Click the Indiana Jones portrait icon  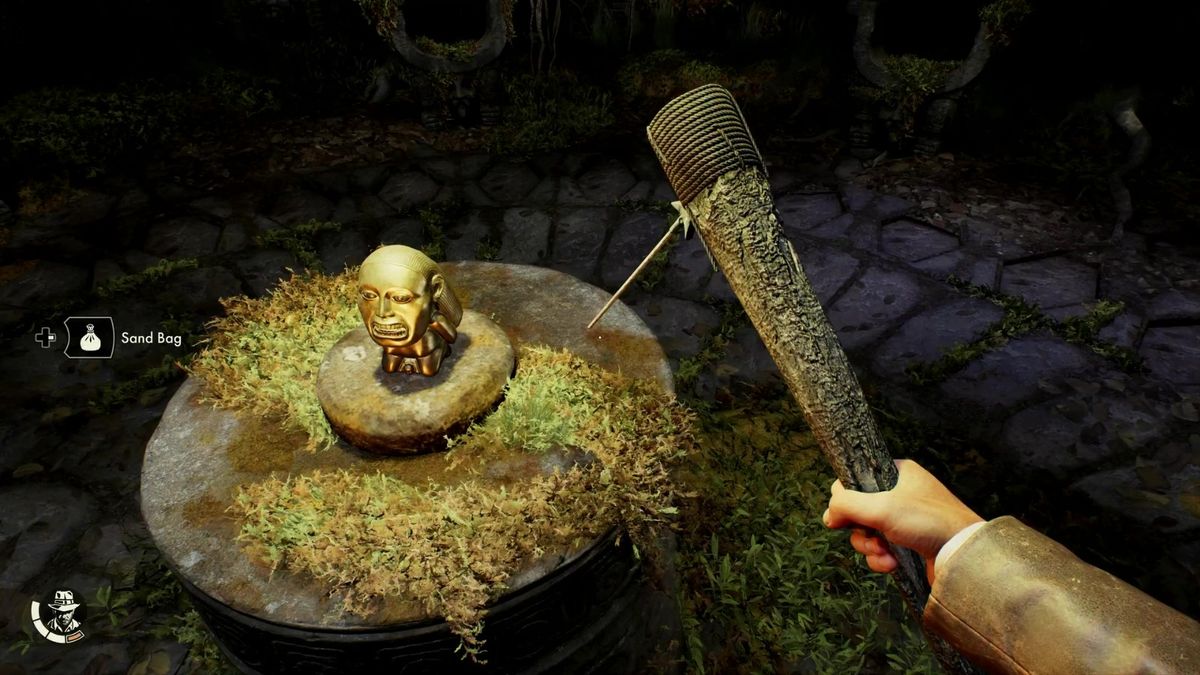click(59, 614)
